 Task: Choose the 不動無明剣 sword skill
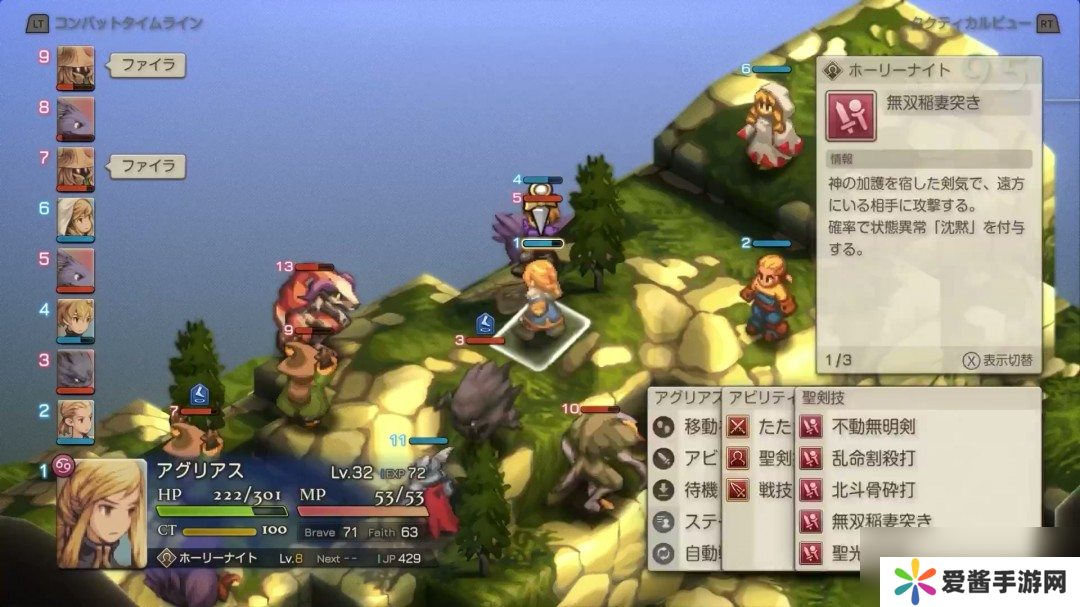(x=872, y=427)
